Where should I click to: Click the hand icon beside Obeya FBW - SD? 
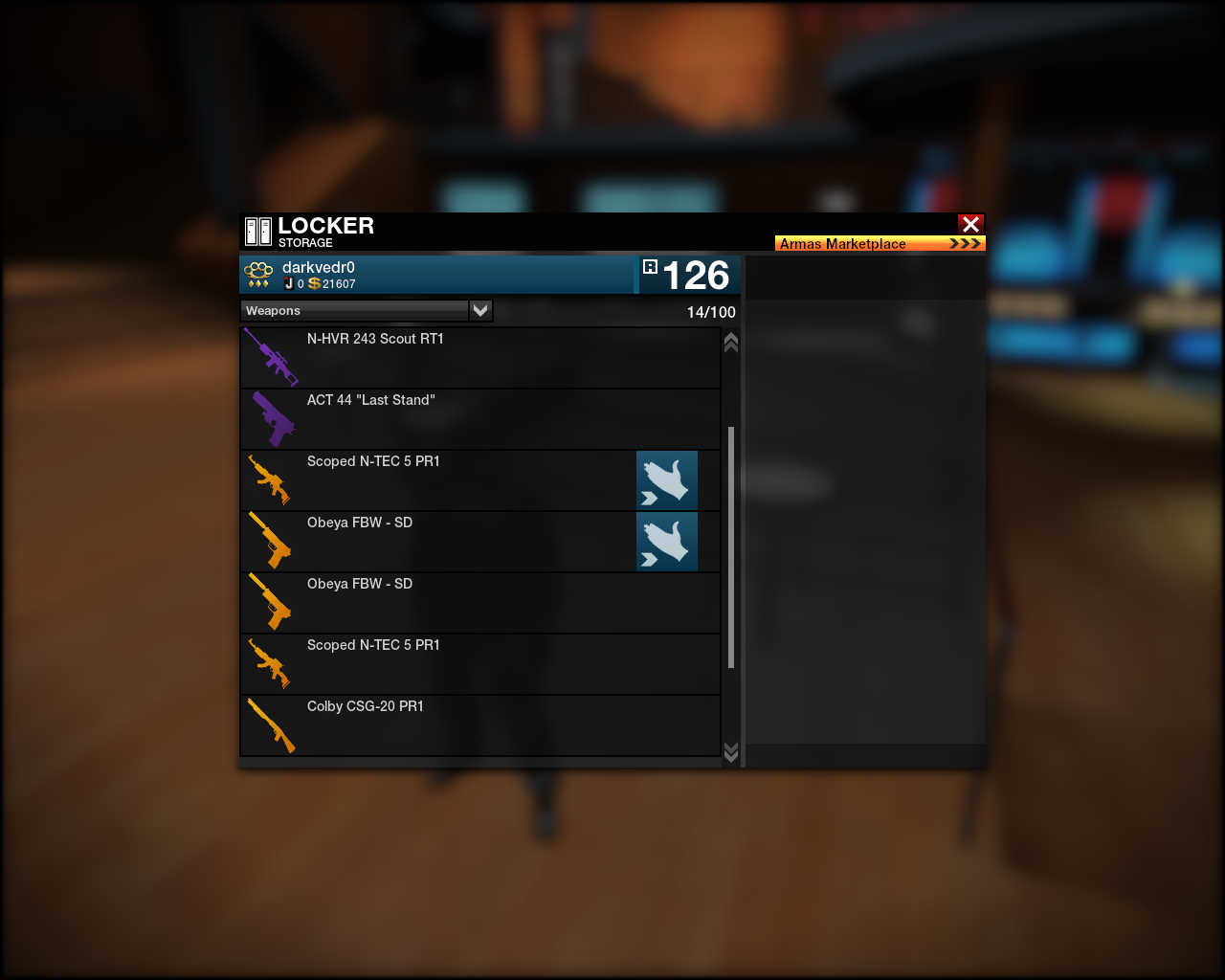coord(667,542)
